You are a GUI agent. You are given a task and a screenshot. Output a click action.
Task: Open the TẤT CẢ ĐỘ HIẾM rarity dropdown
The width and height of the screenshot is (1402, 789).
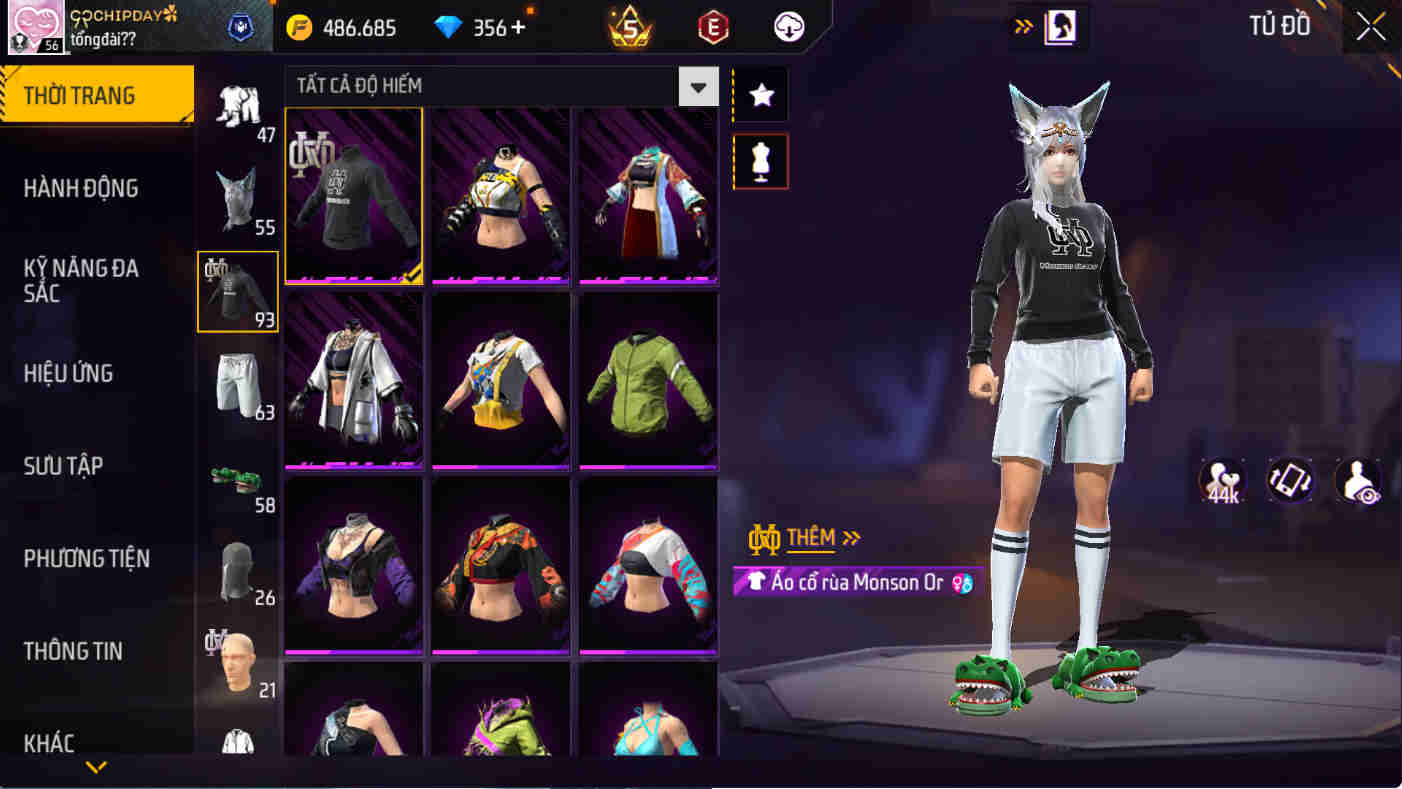pyautogui.click(x=699, y=87)
